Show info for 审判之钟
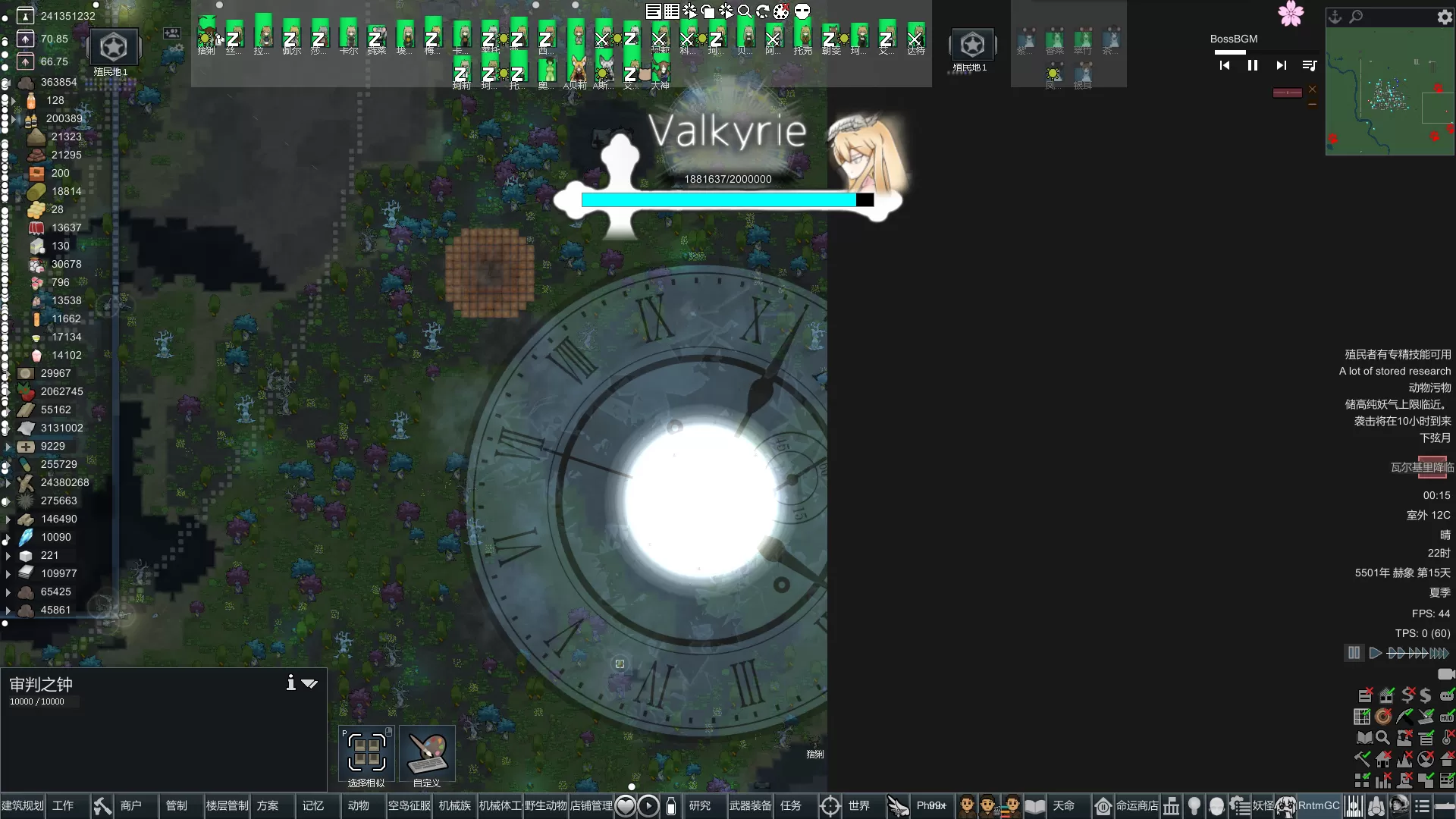The image size is (1456, 819). pos(290,683)
